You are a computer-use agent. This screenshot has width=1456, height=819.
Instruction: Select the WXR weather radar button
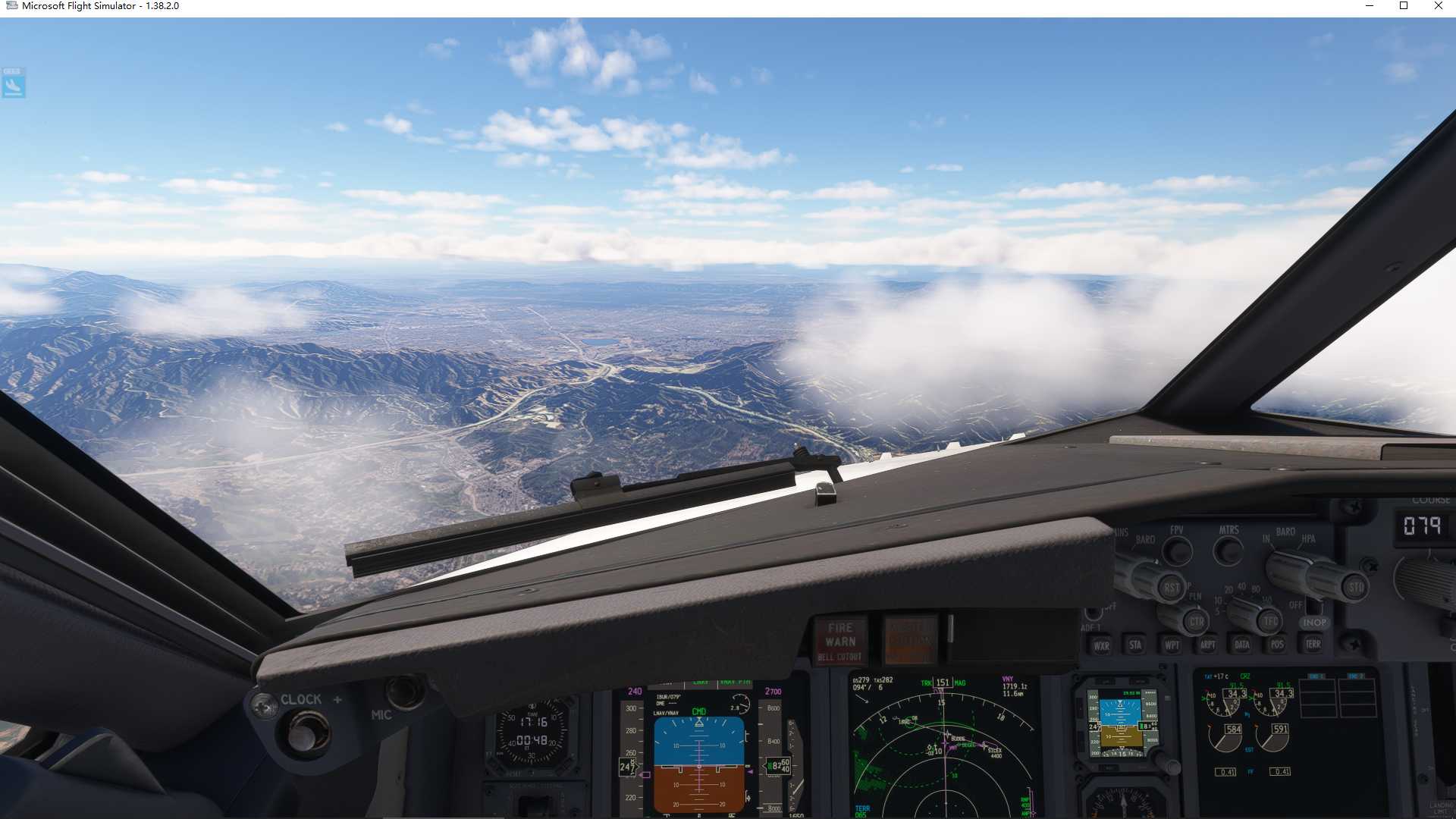pos(1103,646)
